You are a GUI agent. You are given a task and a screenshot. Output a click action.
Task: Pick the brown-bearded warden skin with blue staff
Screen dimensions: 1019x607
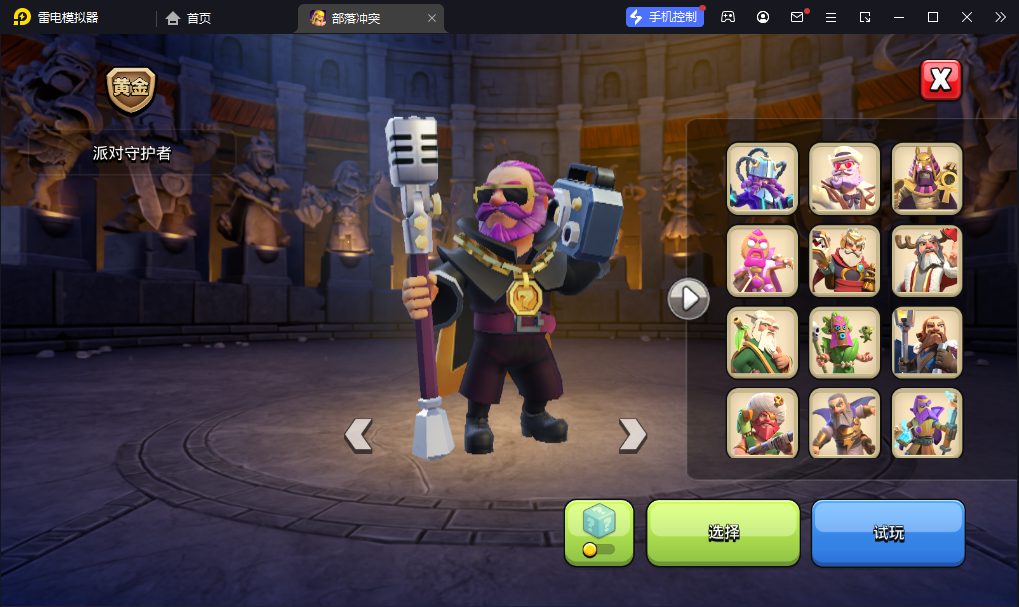click(926, 342)
